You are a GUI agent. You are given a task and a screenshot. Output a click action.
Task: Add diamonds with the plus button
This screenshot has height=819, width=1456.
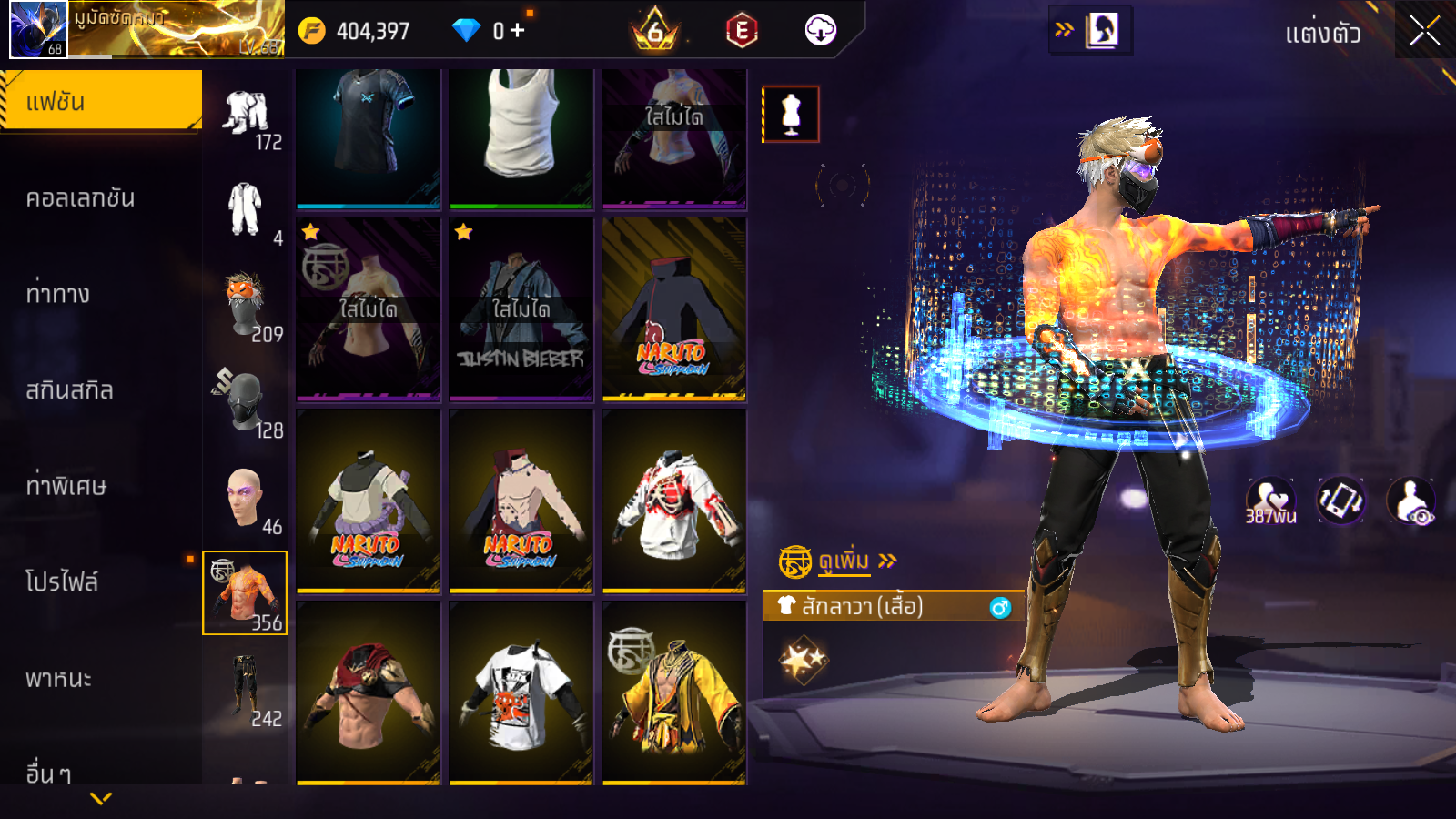pyautogui.click(x=518, y=31)
